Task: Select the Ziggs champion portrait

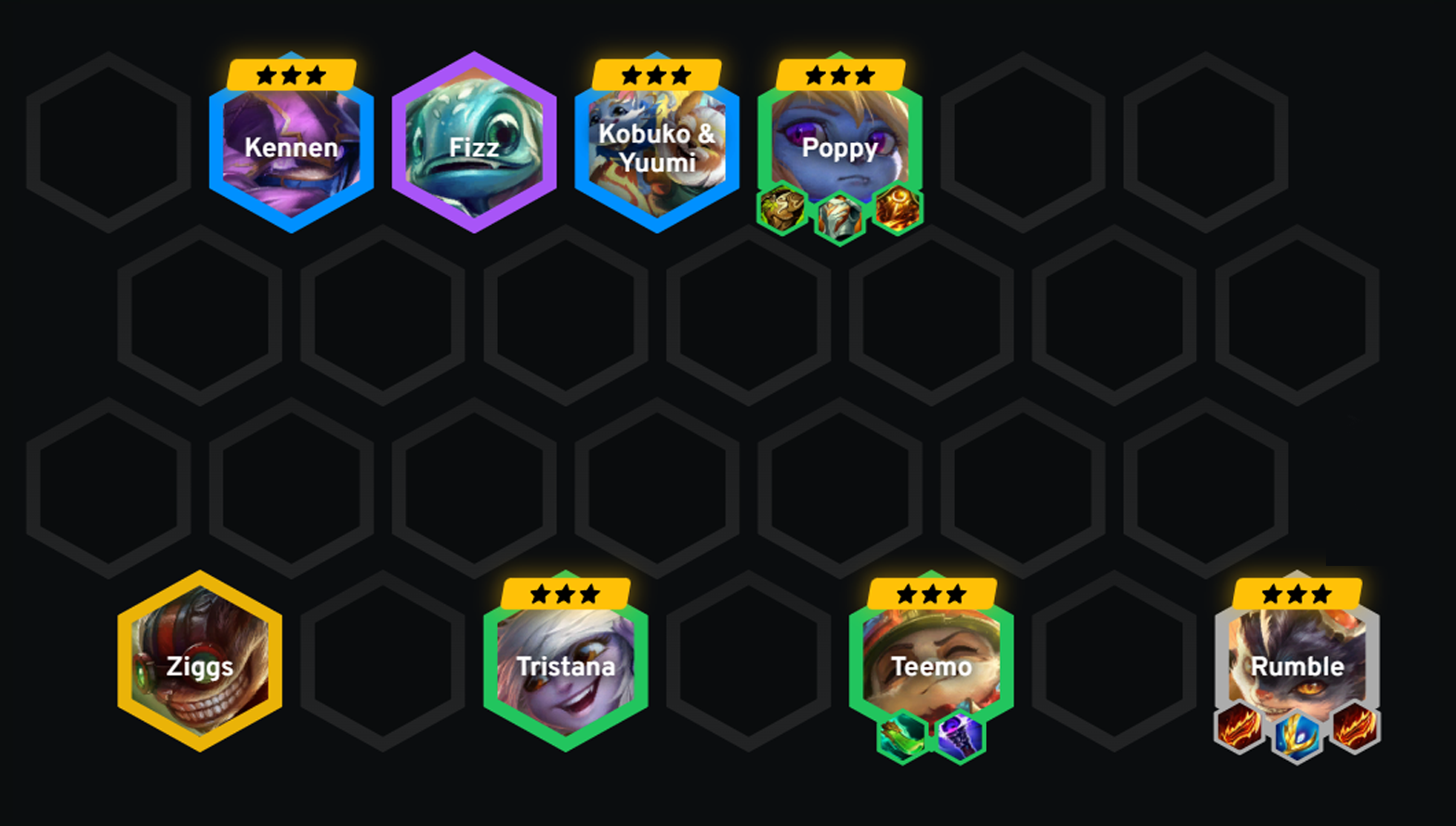Action: click(x=199, y=664)
